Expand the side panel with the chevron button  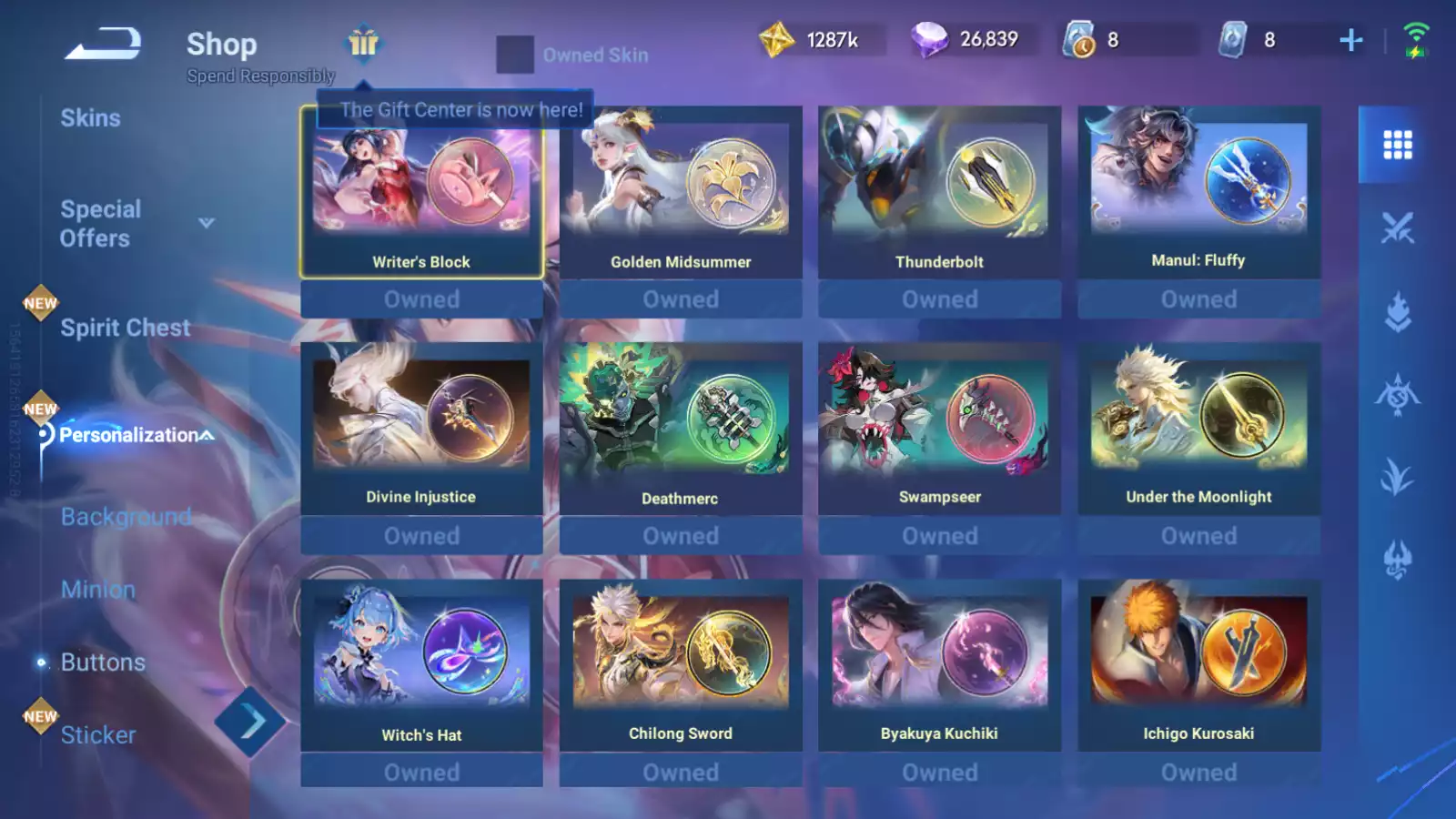(250, 723)
